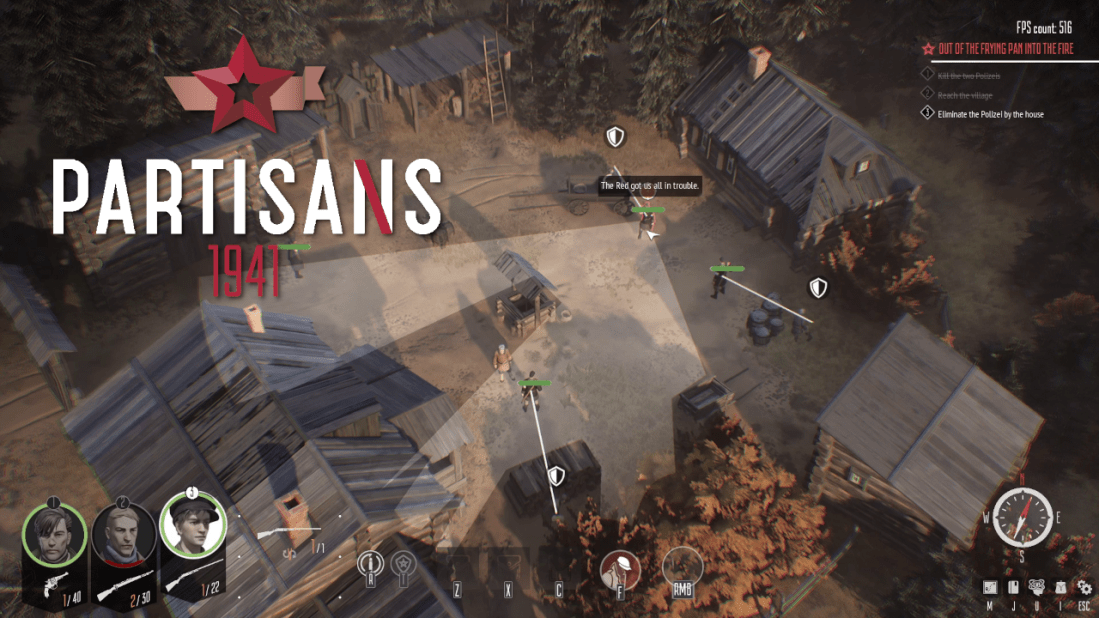Toggle the round ability icon labeled A

[x=371, y=565]
